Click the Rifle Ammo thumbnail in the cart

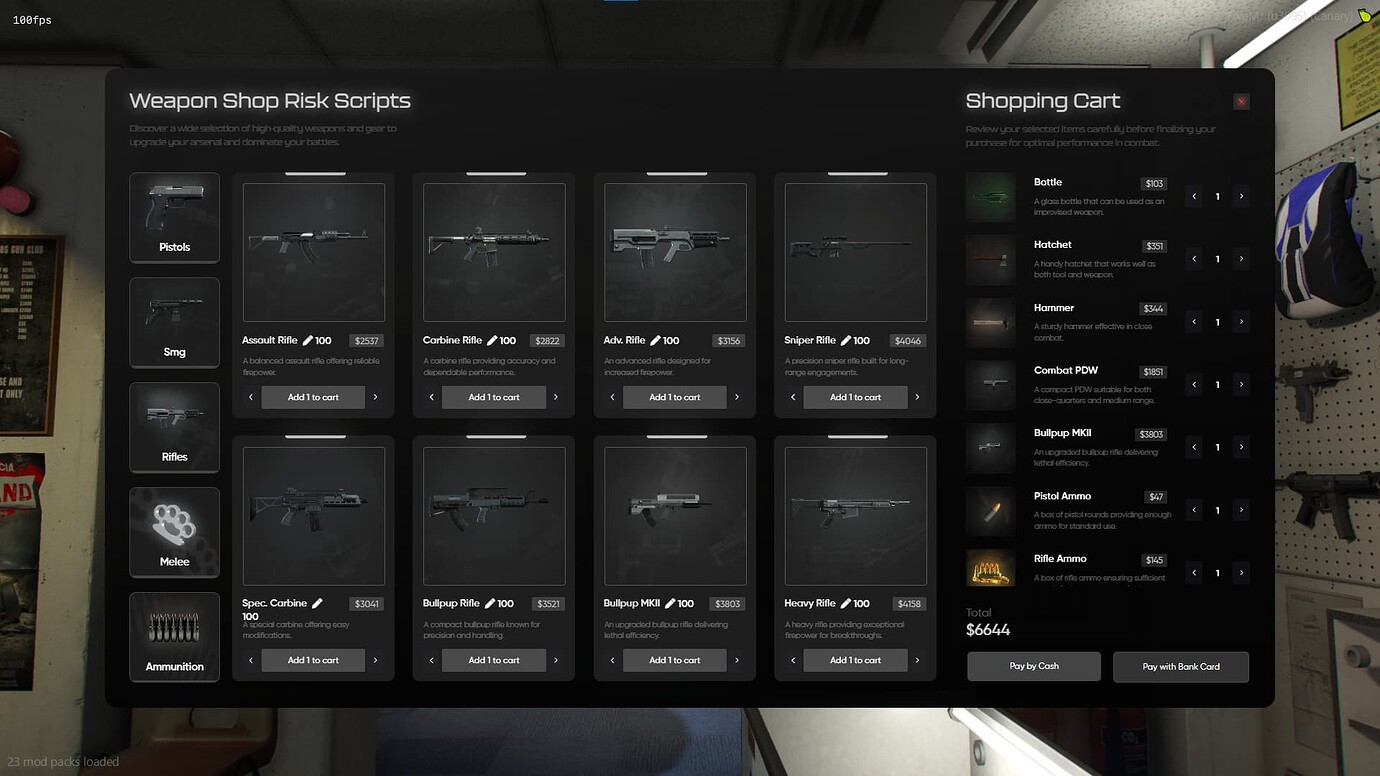pyautogui.click(x=990, y=568)
